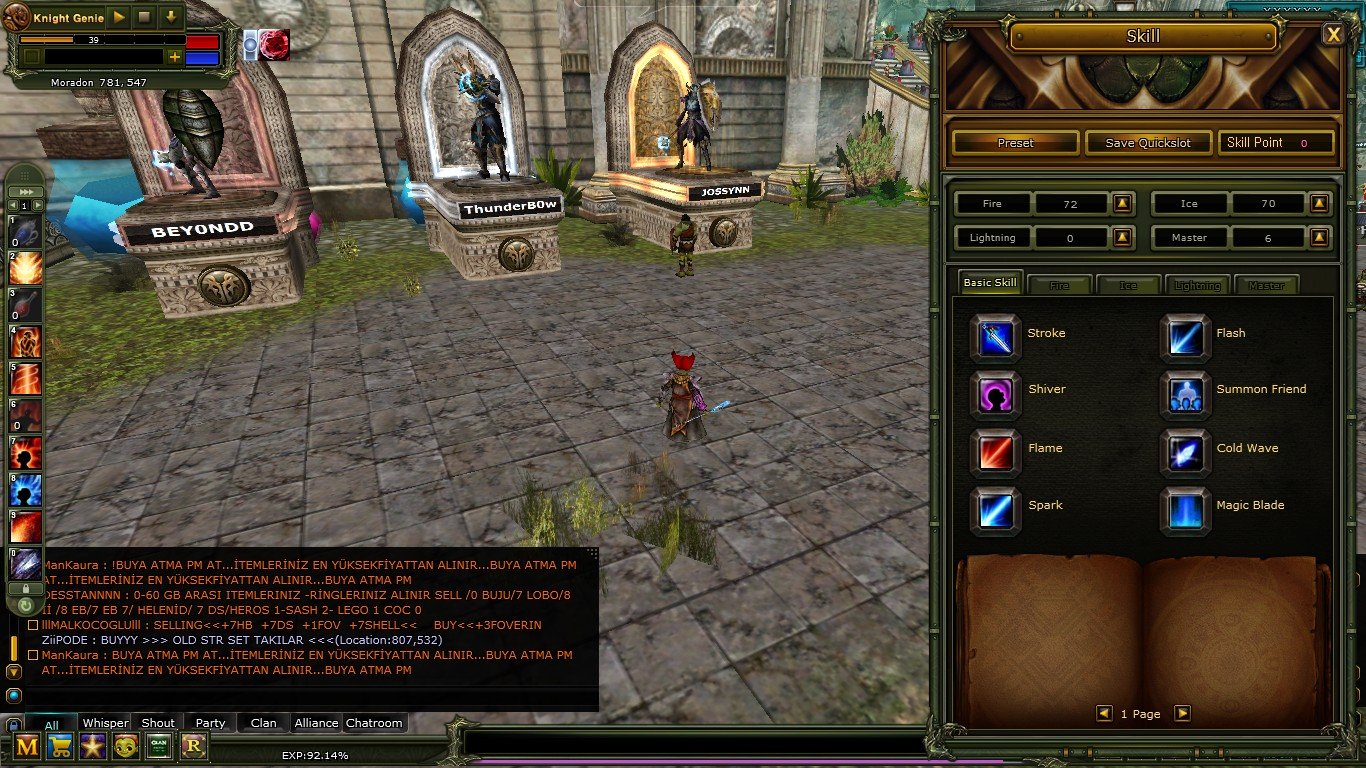Show the Clan chat tab
The height and width of the screenshot is (768, 1366).
[x=264, y=723]
